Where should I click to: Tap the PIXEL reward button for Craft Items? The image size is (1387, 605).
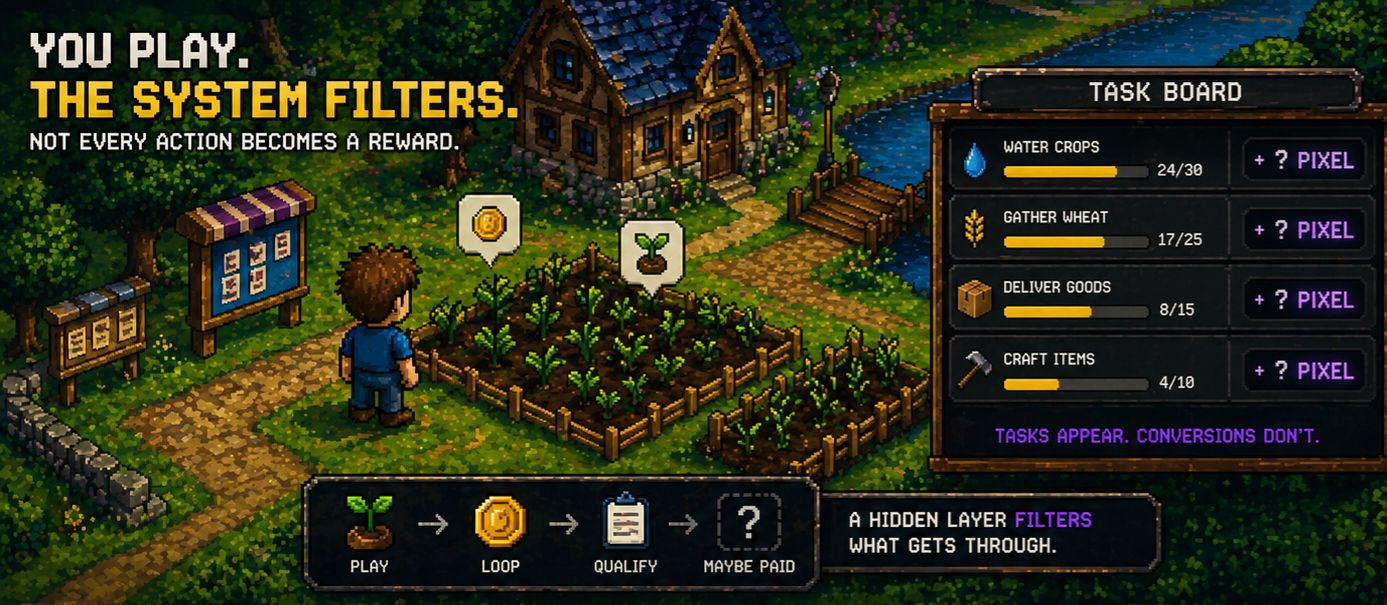pyautogui.click(x=1304, y=371)
